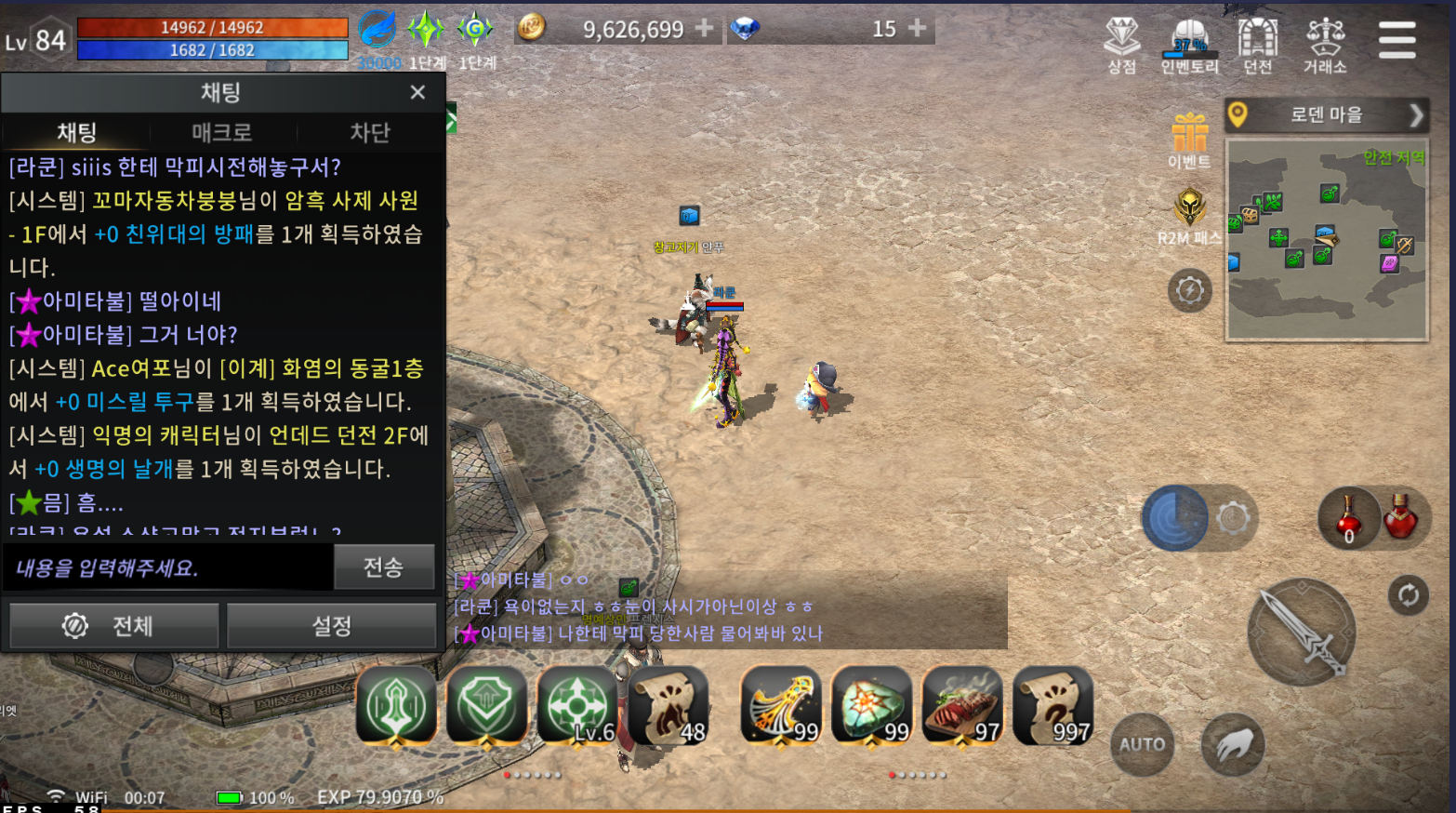Image resolution: width=1456 pixels, height=813 pixels.
Task: Open the 전체 chat channel selector
Action: coord(114,626)
